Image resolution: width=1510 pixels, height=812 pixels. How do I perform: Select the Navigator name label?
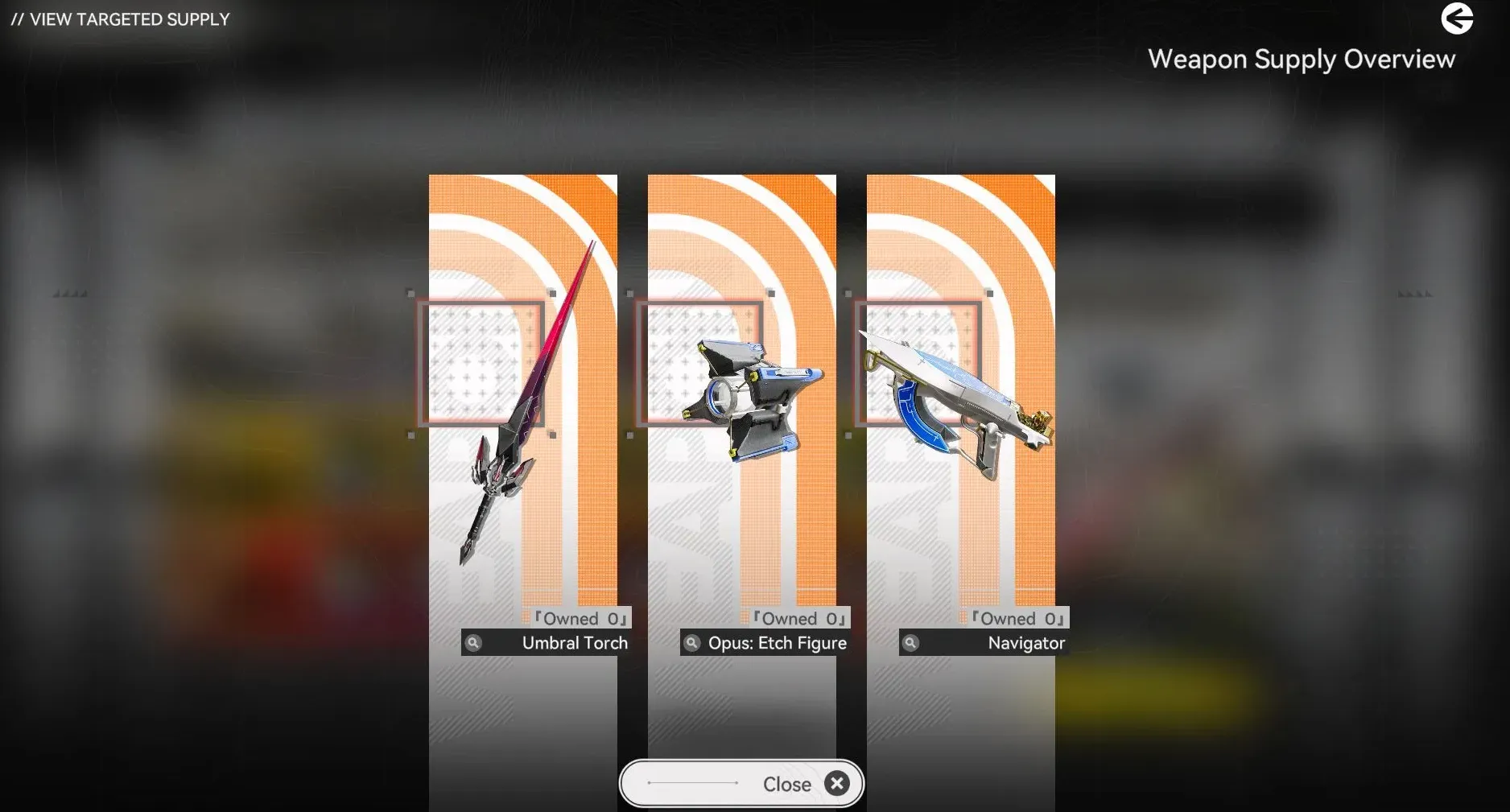(x=1025, y=643)
